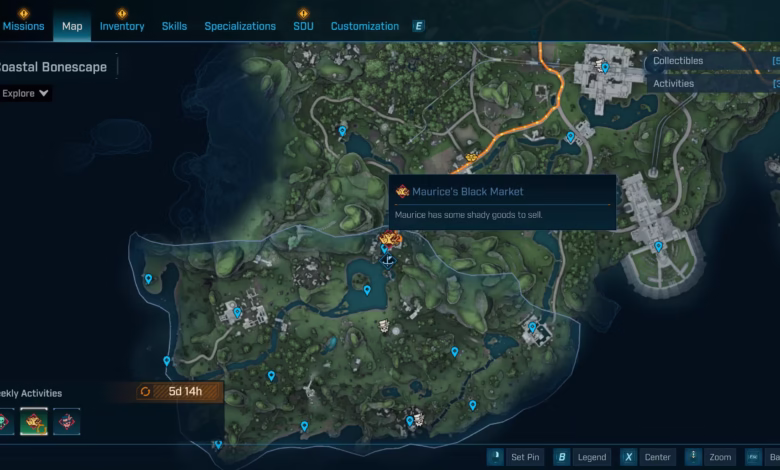This screenshot has width=780, height=470.
Task: Switch to the SDU tab
Action: coord(303,26)
